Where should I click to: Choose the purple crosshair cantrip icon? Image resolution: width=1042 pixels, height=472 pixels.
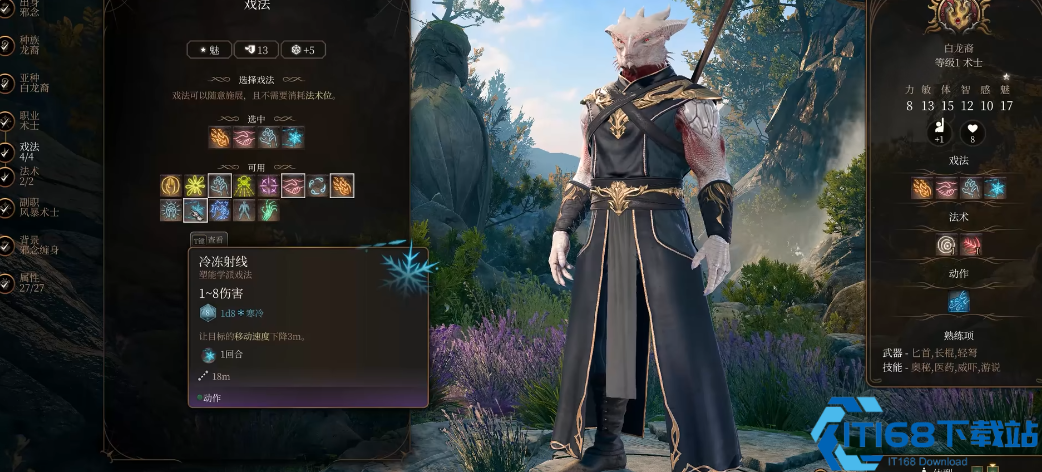[269, 186]
